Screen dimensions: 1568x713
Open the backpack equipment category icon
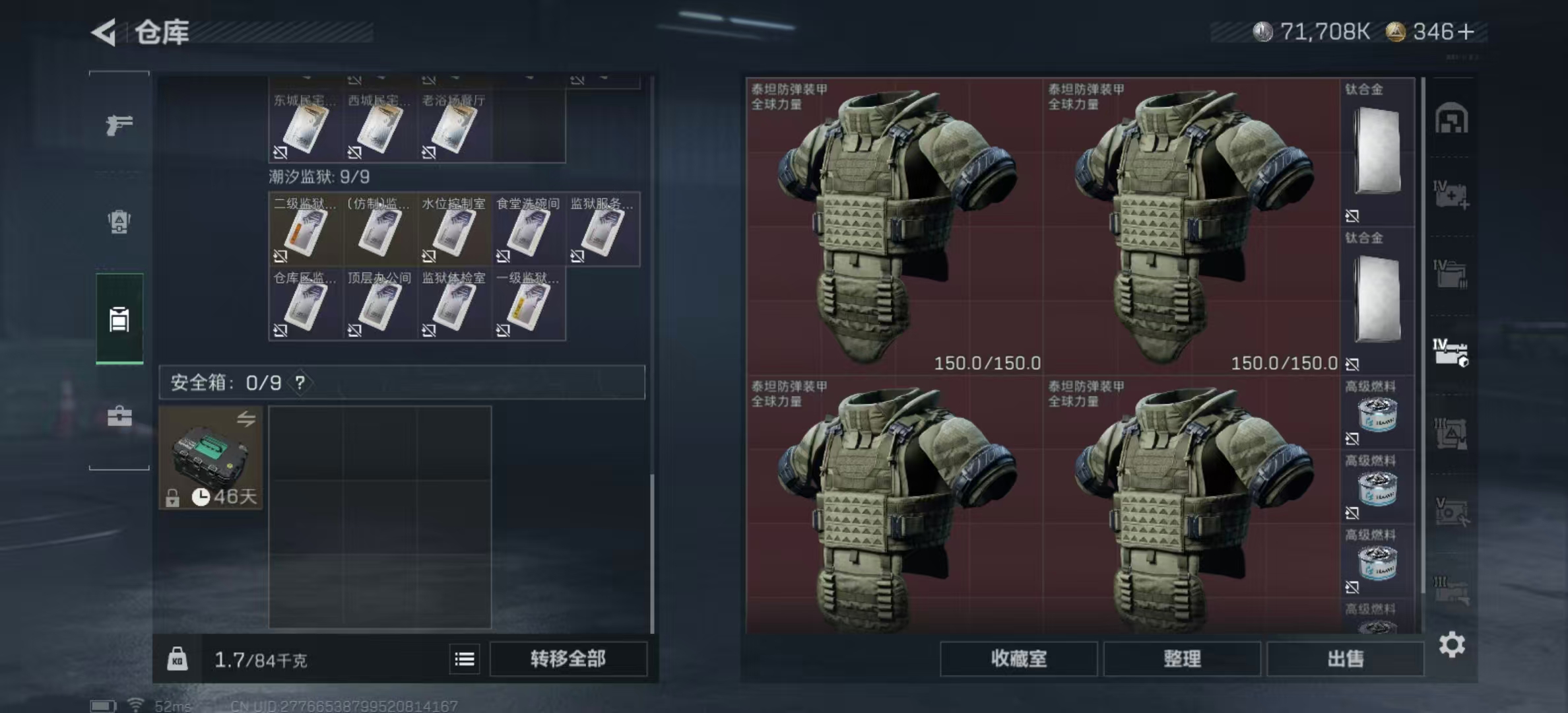[119, 221]
